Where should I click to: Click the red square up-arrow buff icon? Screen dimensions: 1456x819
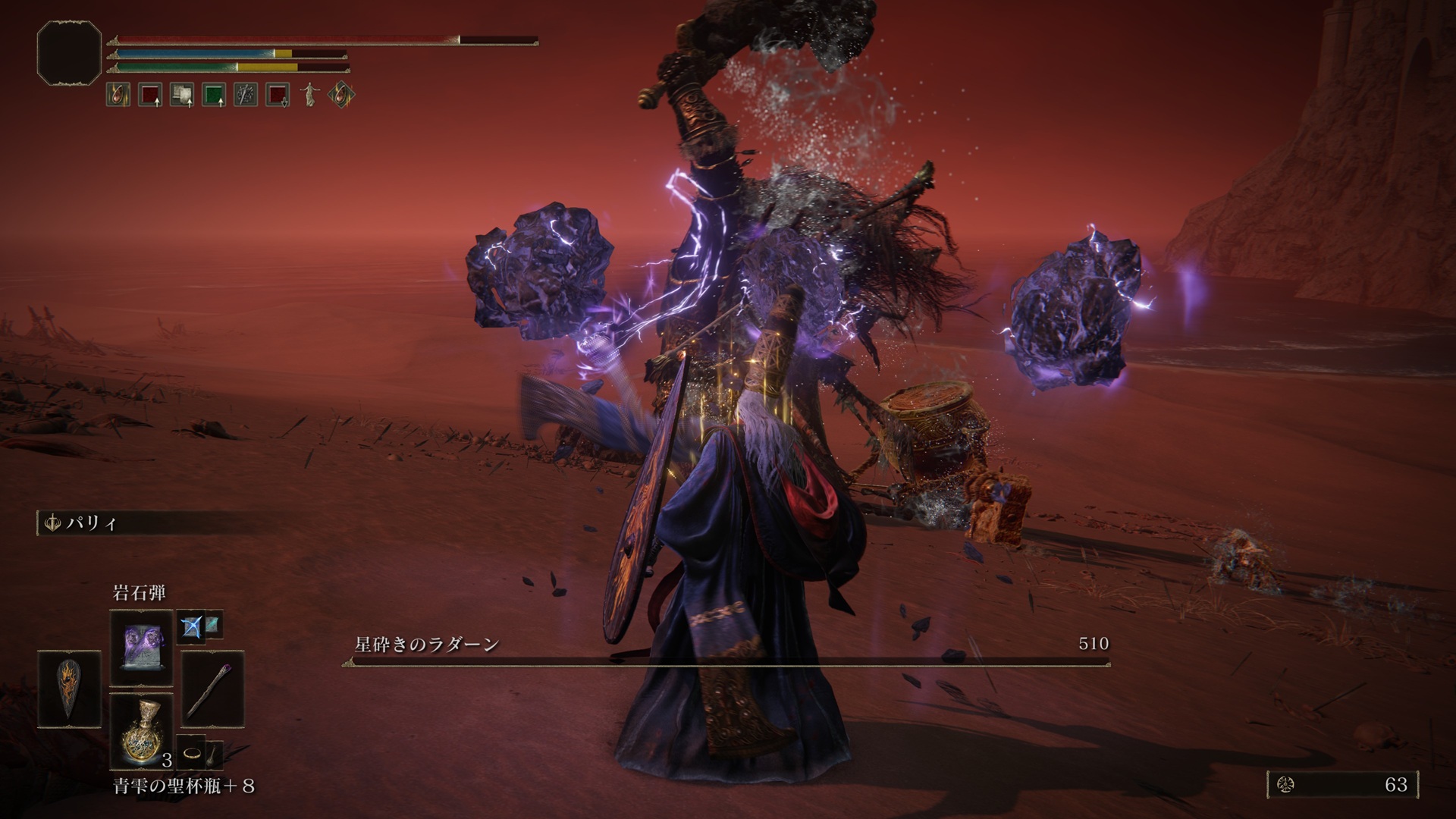[149, 95]
